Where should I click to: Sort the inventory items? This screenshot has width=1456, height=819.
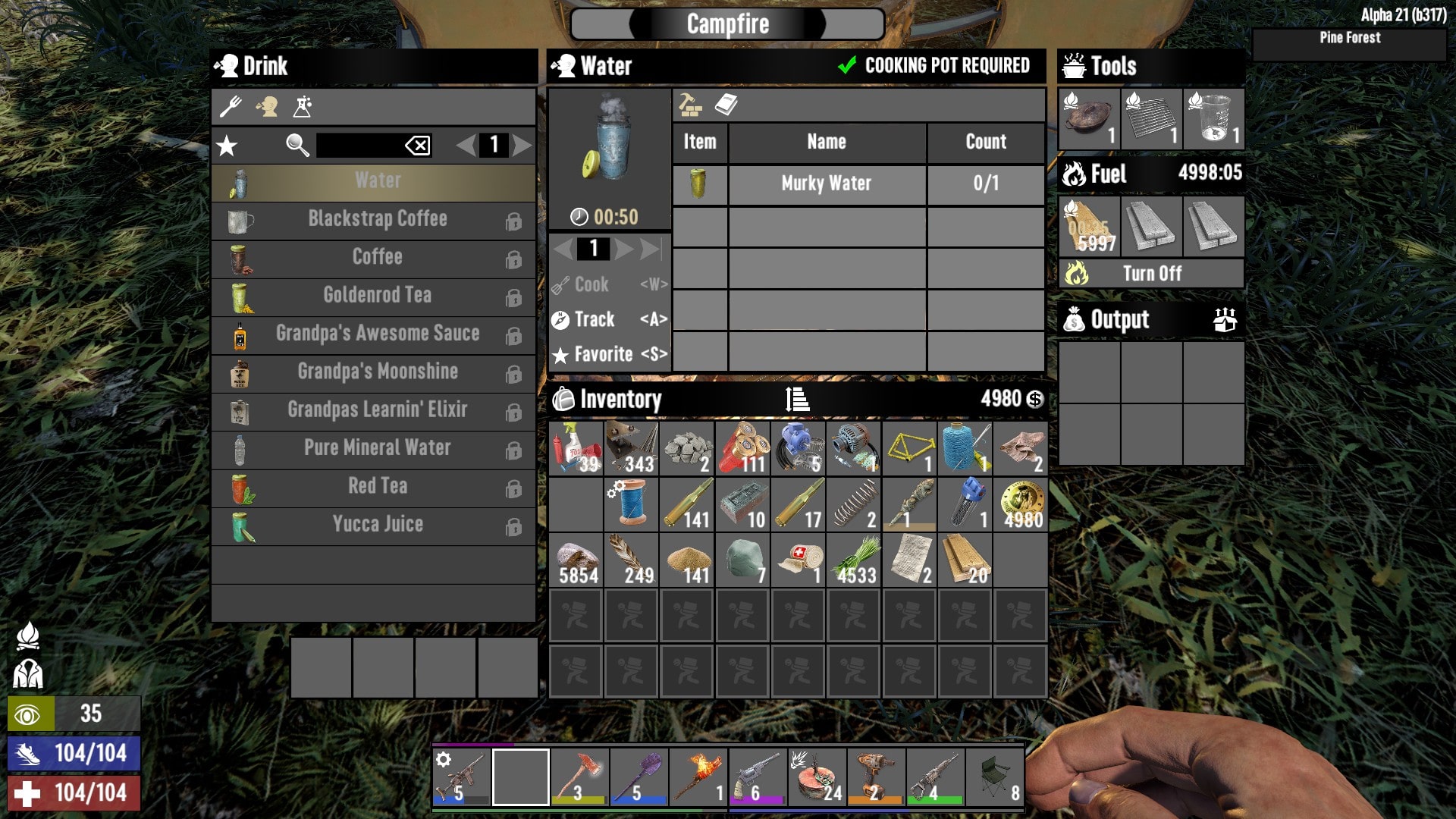click(x=797, y=399)
